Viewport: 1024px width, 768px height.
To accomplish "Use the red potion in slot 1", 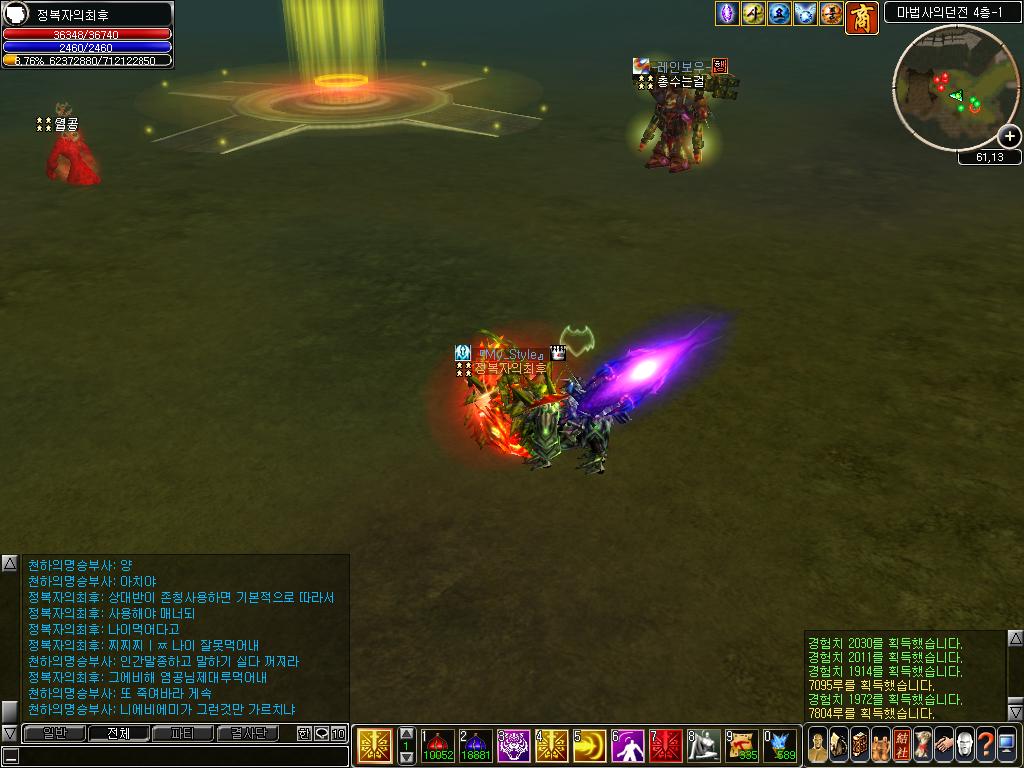I will [438, 746].
